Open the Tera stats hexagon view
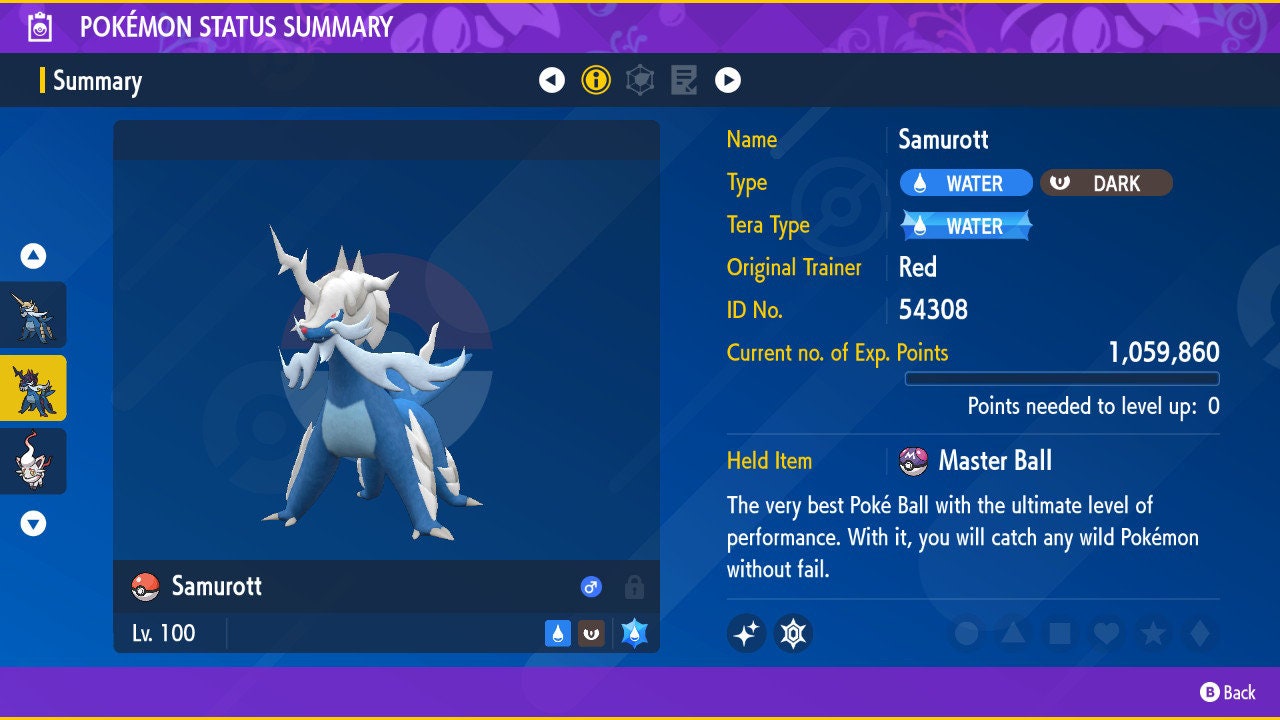 640,80
